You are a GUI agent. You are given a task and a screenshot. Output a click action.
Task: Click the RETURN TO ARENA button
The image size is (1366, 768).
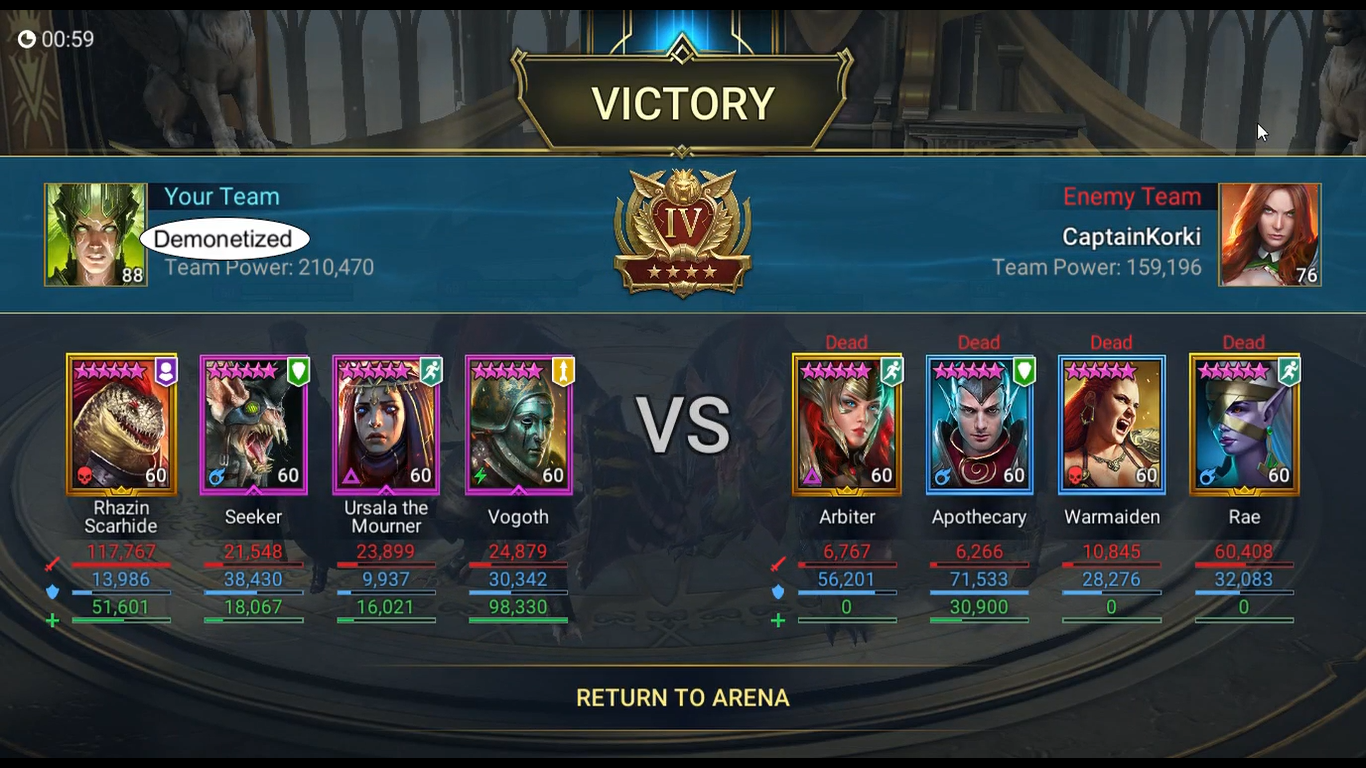click(683, 697)
